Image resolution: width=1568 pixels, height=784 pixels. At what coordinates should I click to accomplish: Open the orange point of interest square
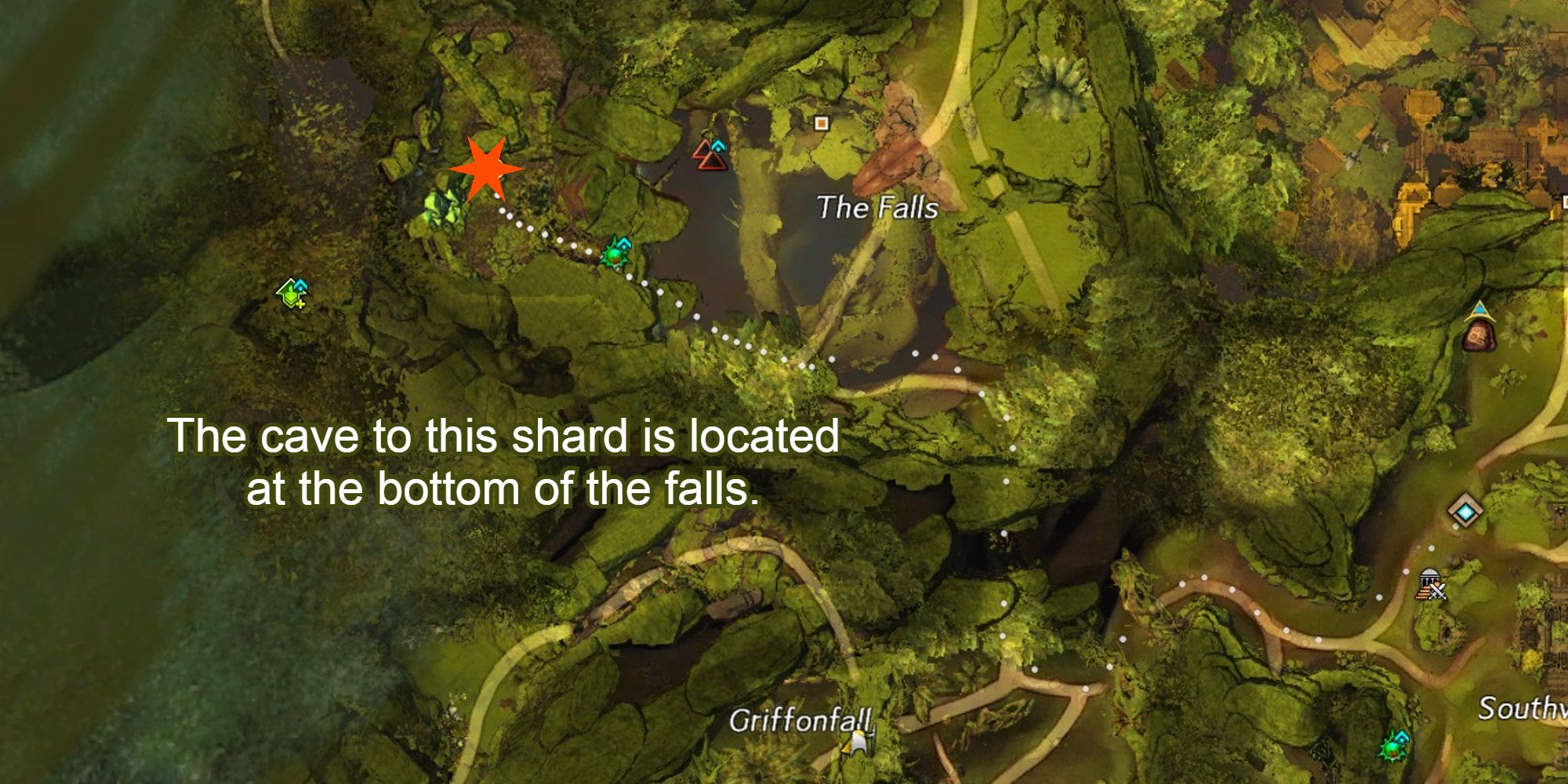click(821, 122)
